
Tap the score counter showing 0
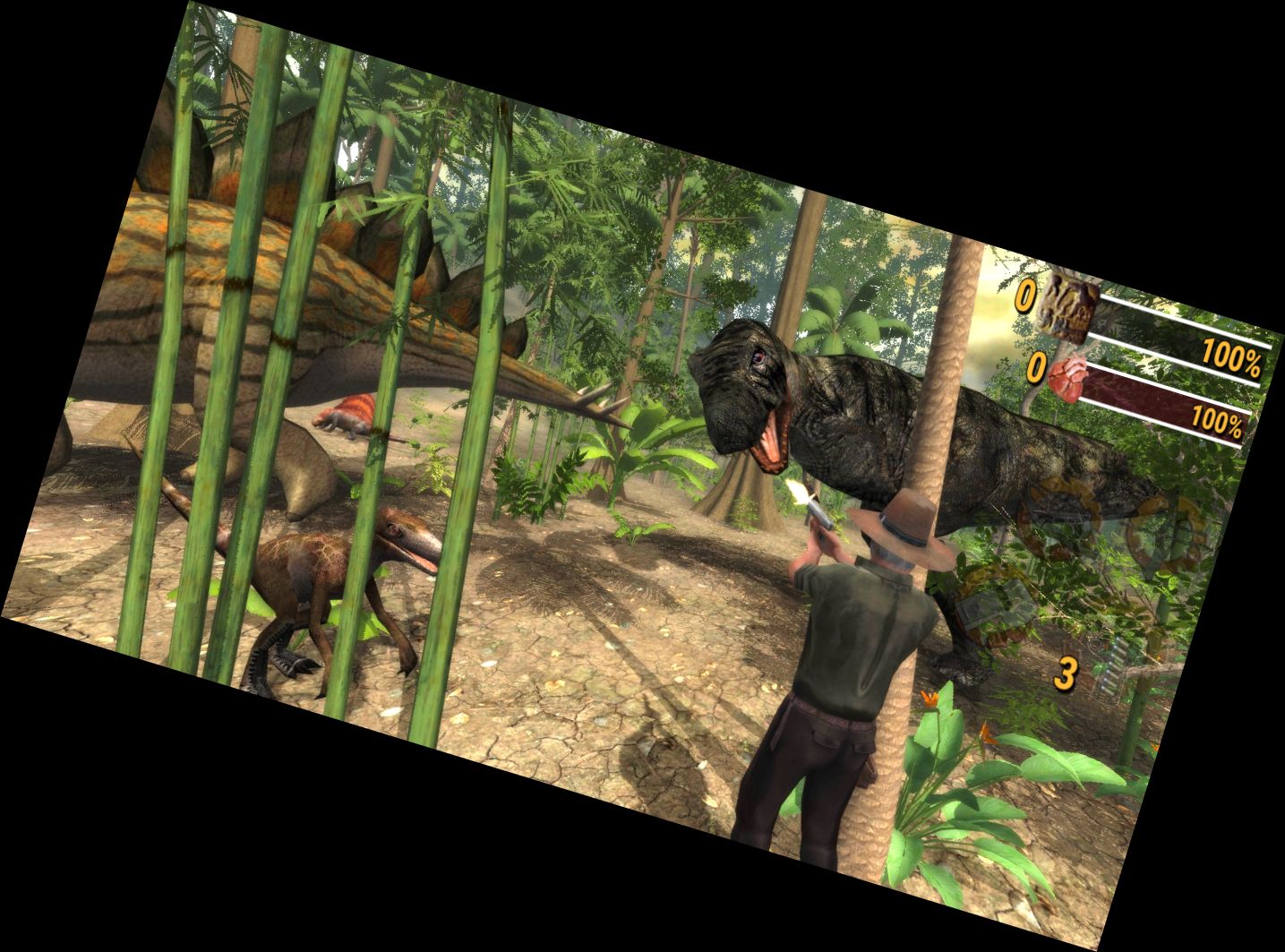point(1026,297)
